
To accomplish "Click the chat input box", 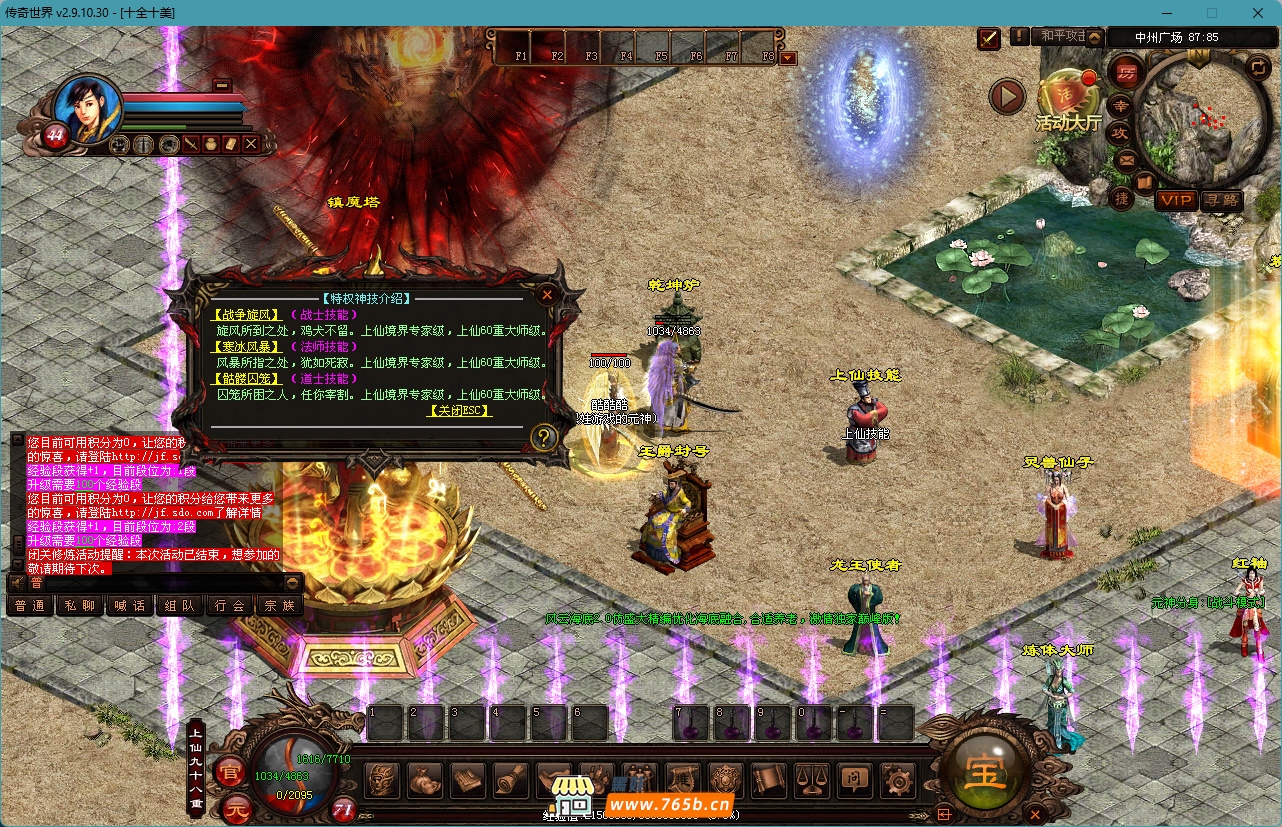I will pyautogui.click(x=150, y=582).
